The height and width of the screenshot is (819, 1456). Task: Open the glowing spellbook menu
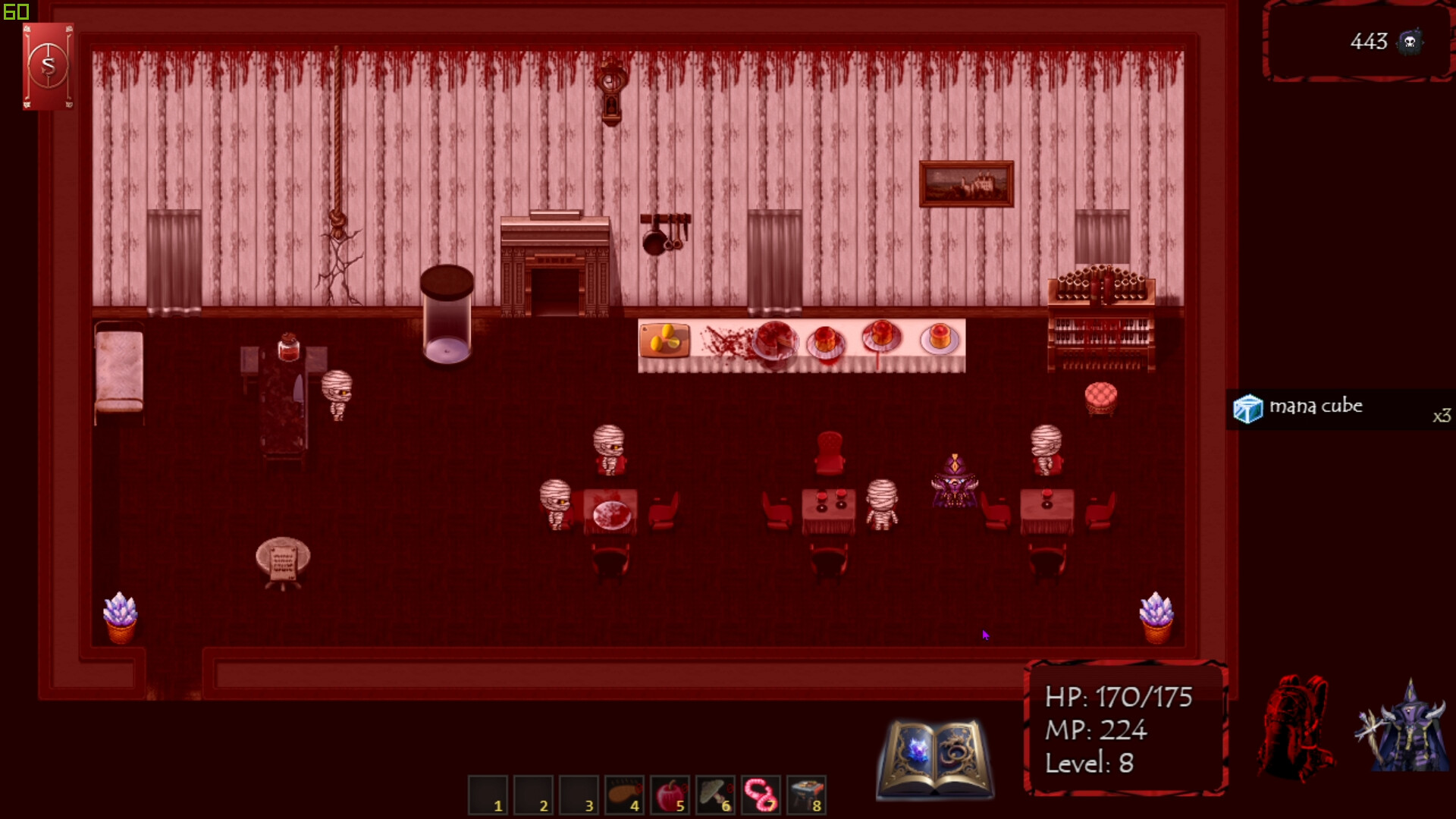point(934,747)
